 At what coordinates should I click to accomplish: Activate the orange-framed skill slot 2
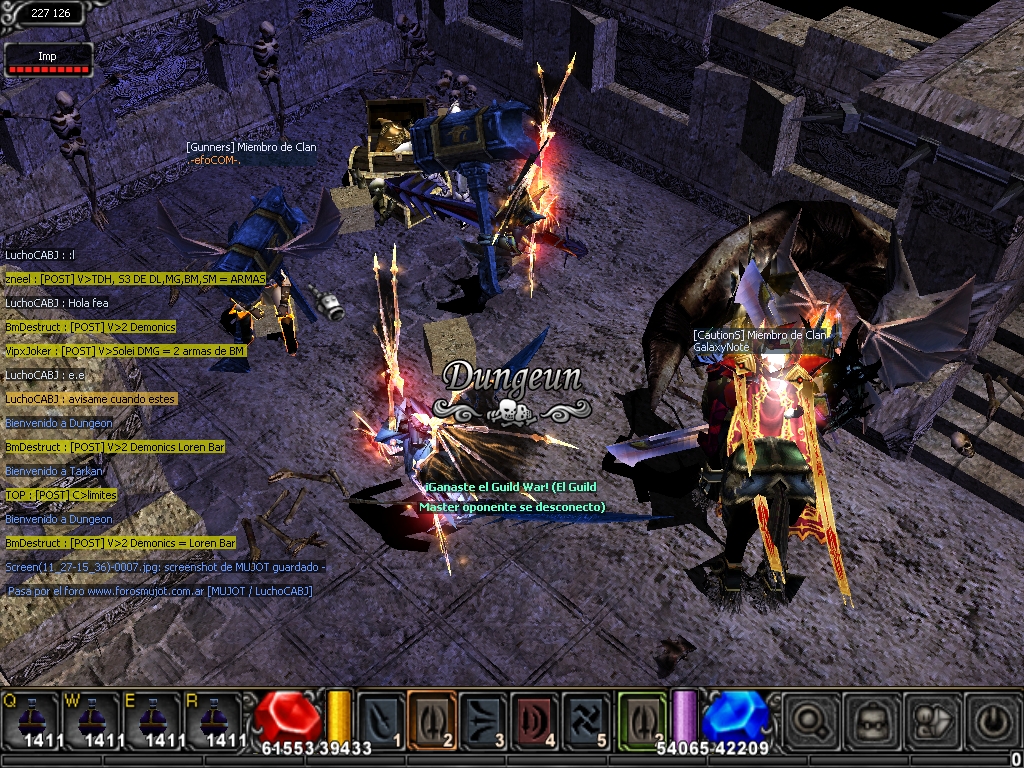(432, 718)
